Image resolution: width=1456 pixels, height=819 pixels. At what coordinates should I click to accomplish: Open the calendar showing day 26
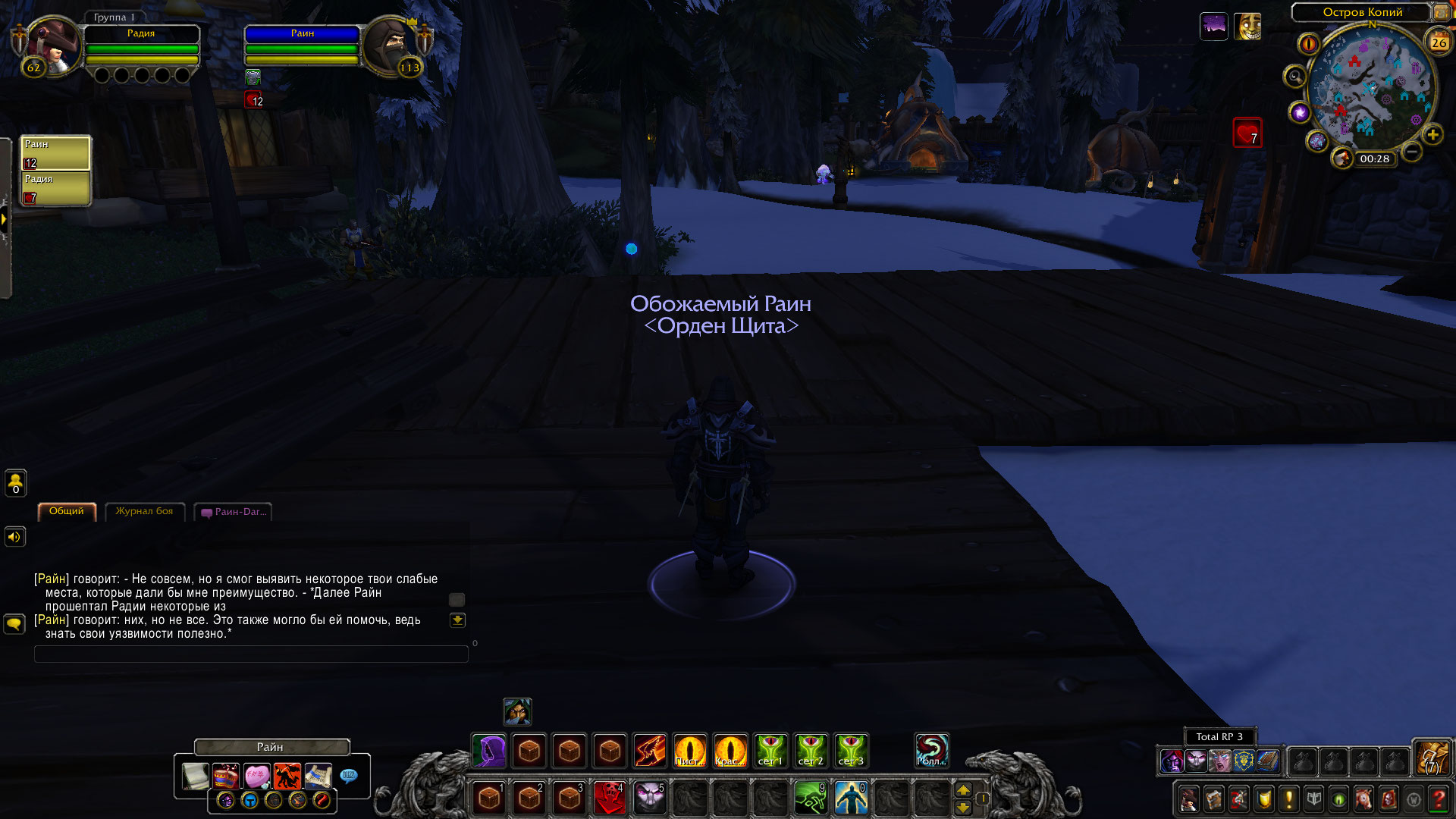[x=1439, y=42]
